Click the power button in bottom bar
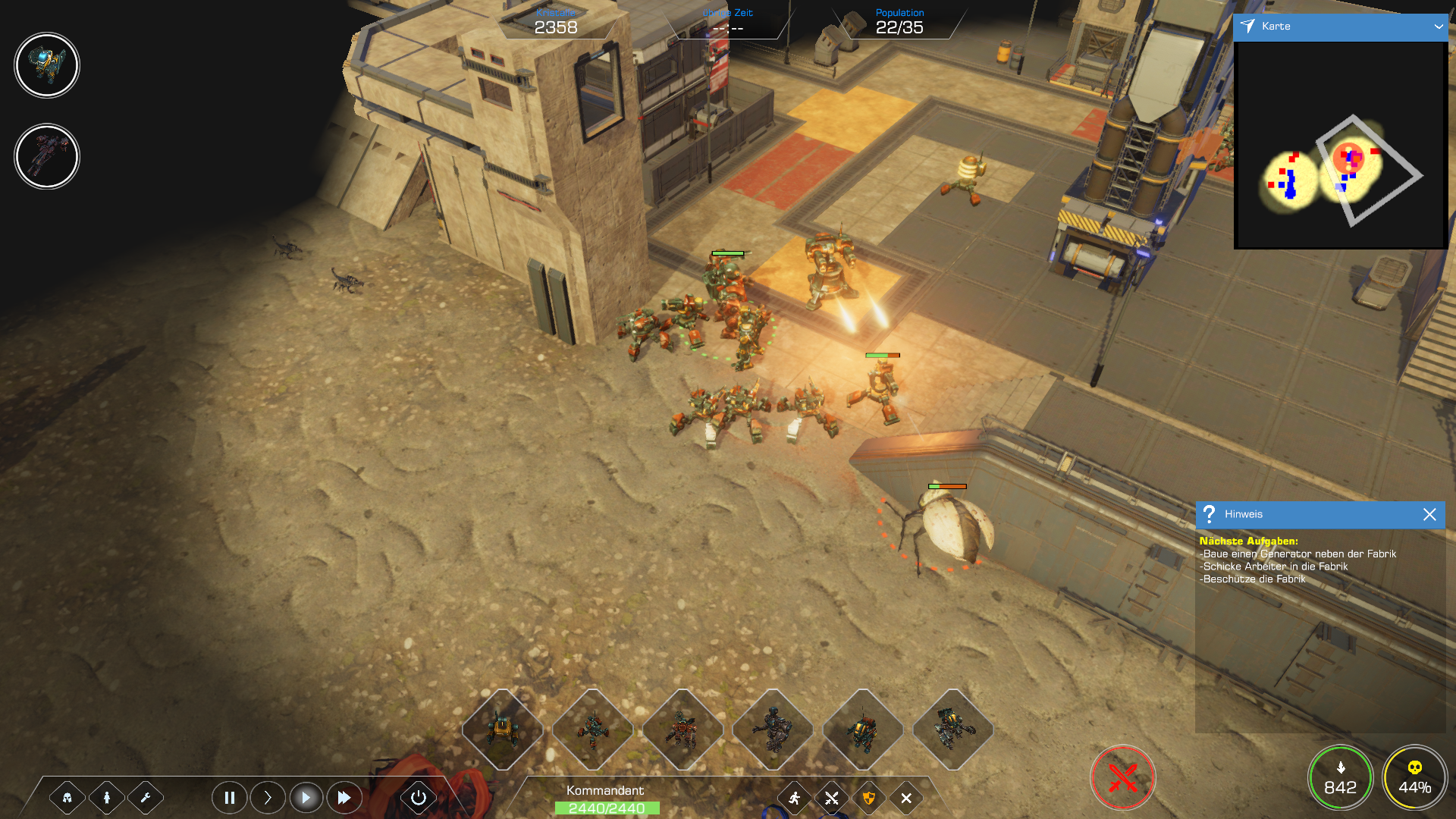1456x819 pixels. (x=419, y=798)
